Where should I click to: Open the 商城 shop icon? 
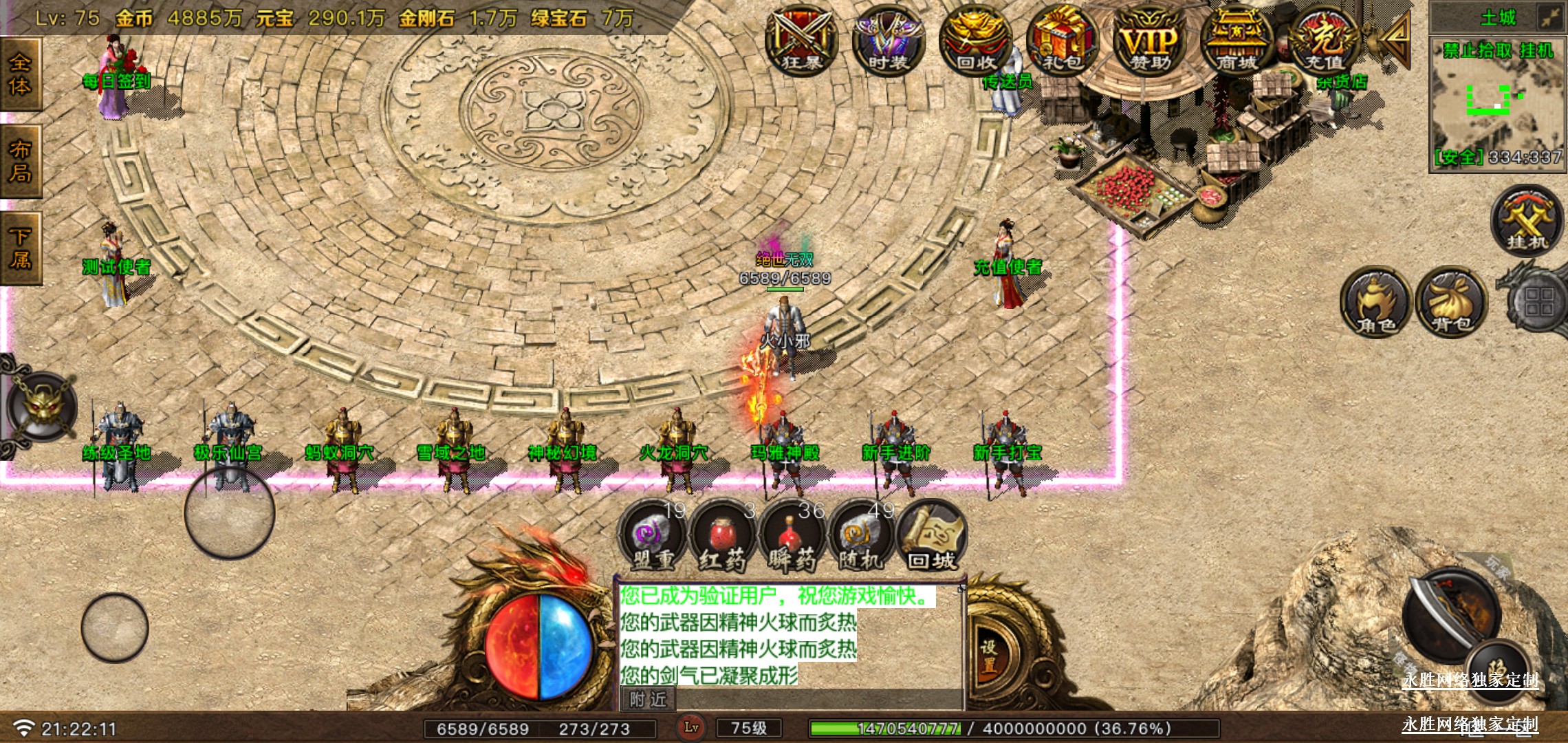click(1237, 40)
